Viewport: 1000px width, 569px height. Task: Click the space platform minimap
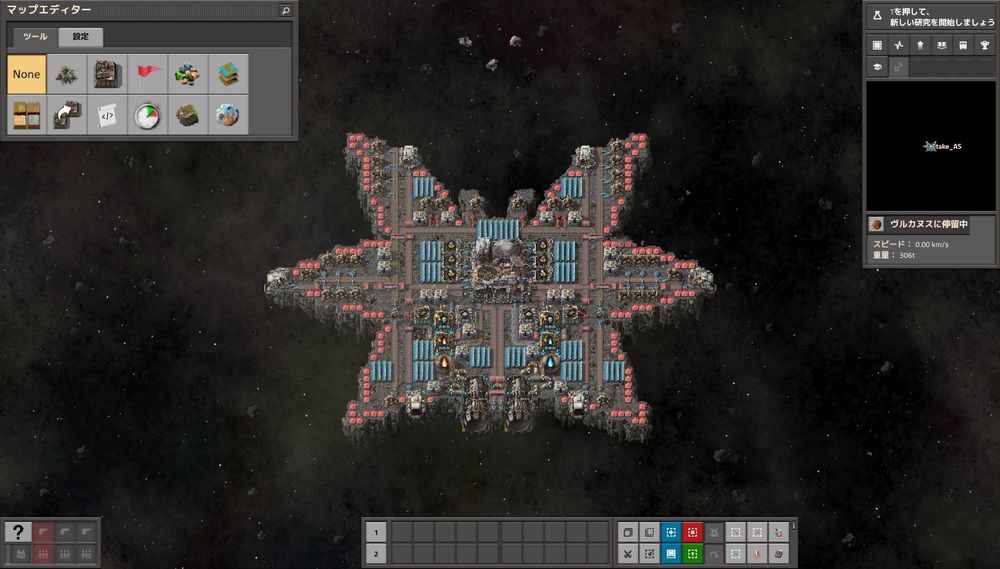coord(930,146)
